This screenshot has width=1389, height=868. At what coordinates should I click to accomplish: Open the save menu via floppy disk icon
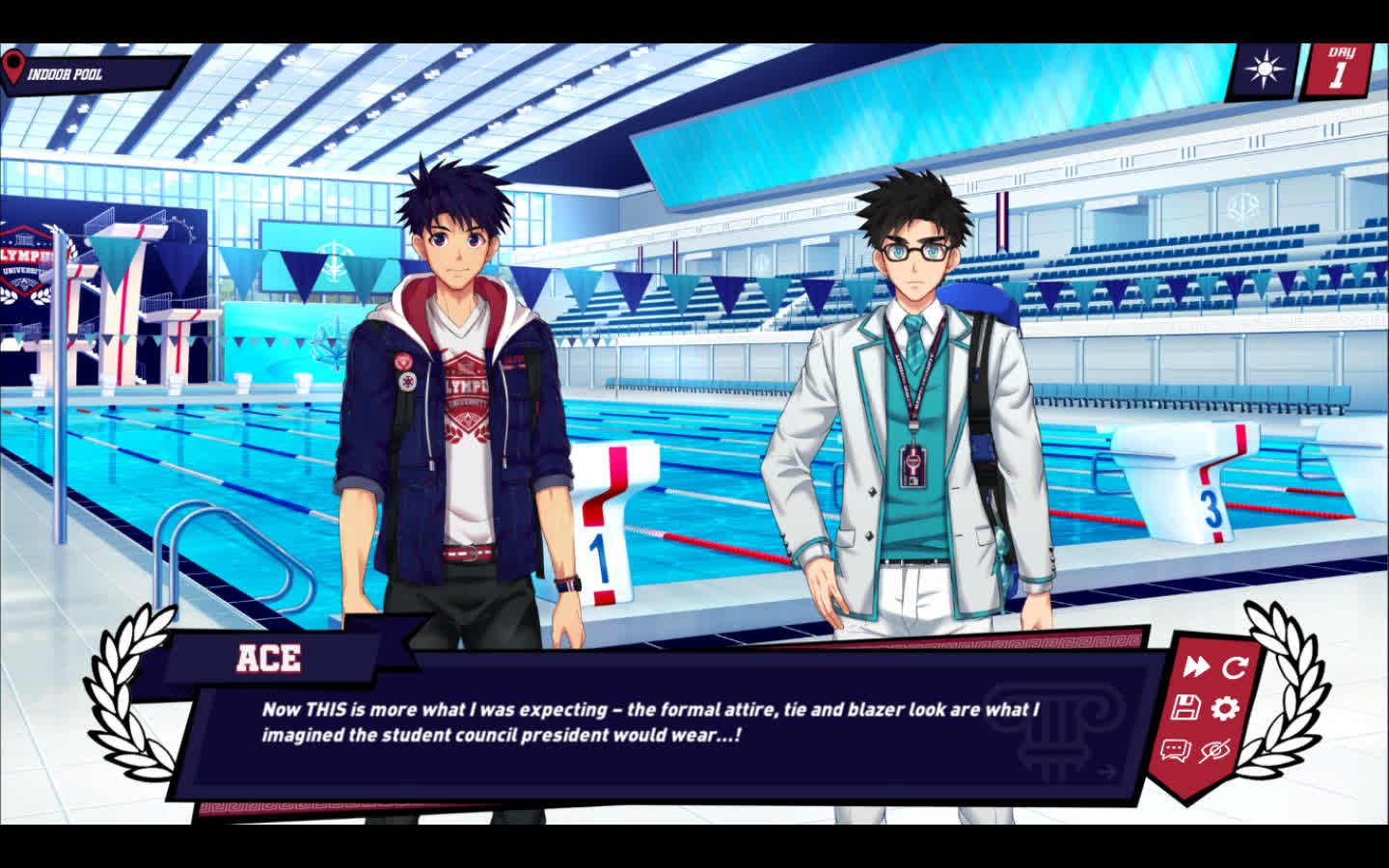point(1185,708)
